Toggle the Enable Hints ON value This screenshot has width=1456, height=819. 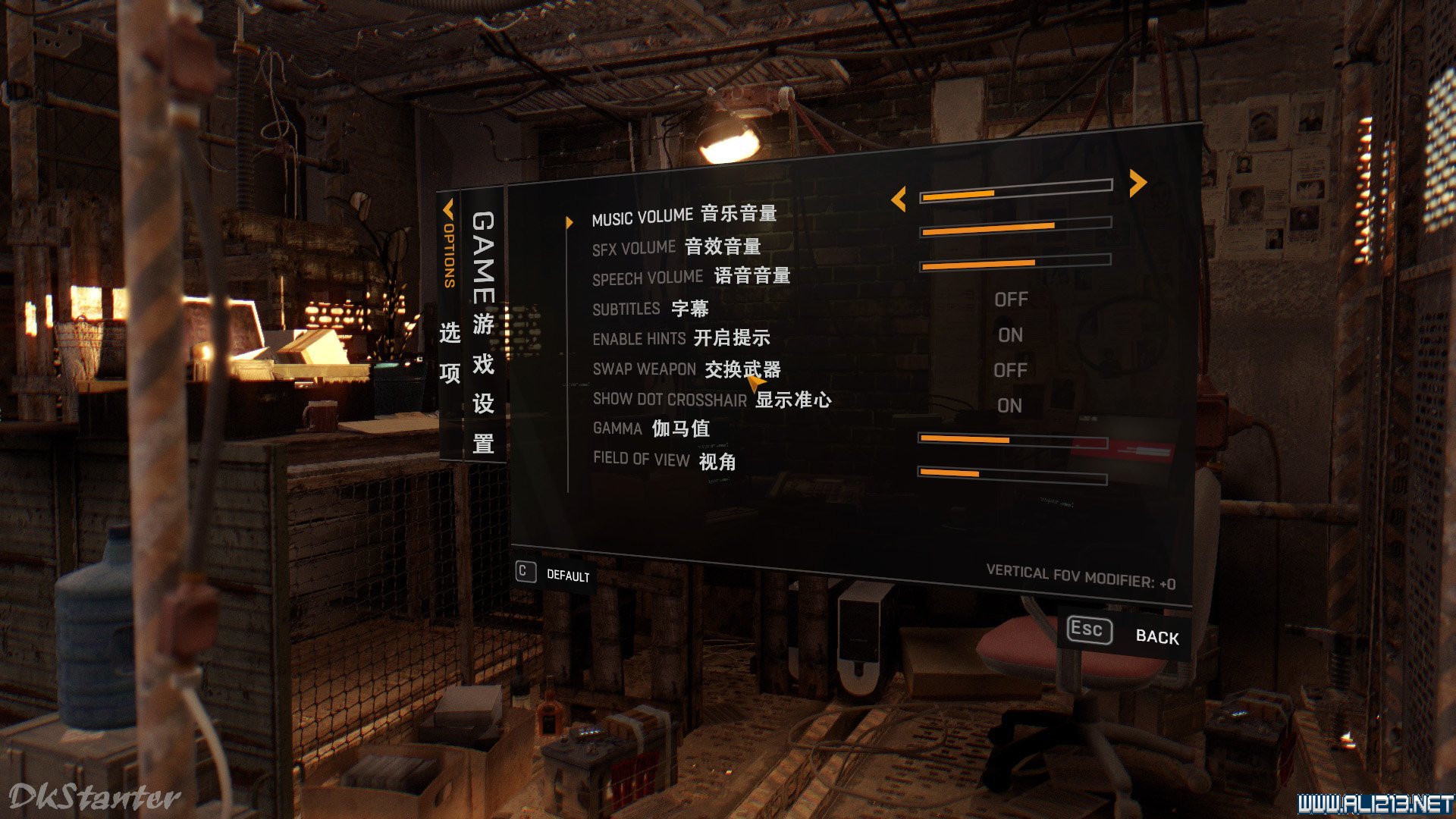[1010, 335]
